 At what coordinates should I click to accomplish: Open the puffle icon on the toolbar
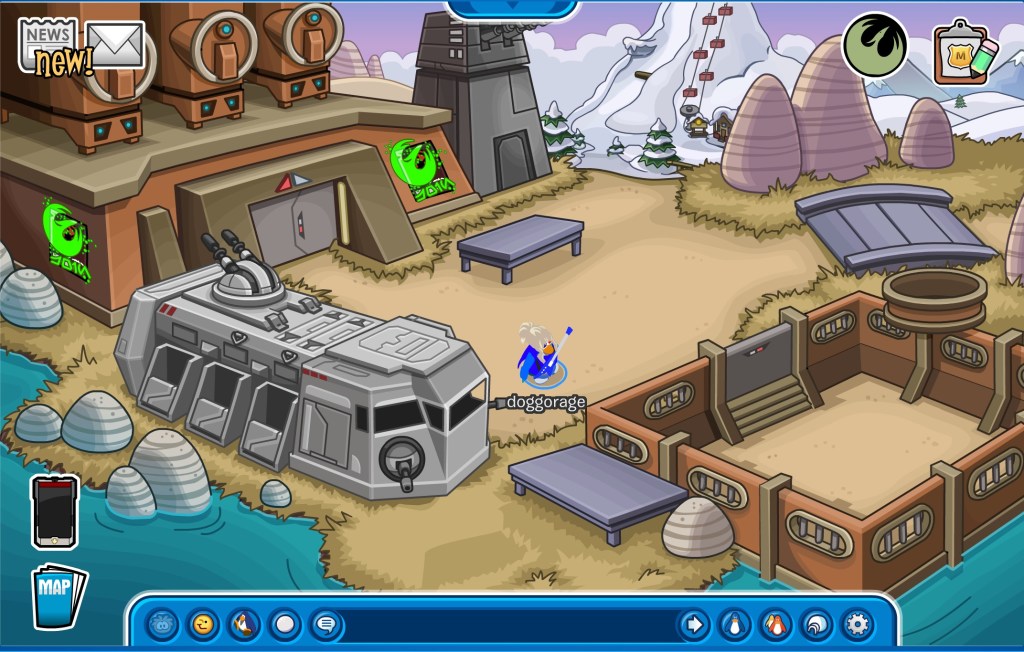pyautogui.click(x=162, y=625)
